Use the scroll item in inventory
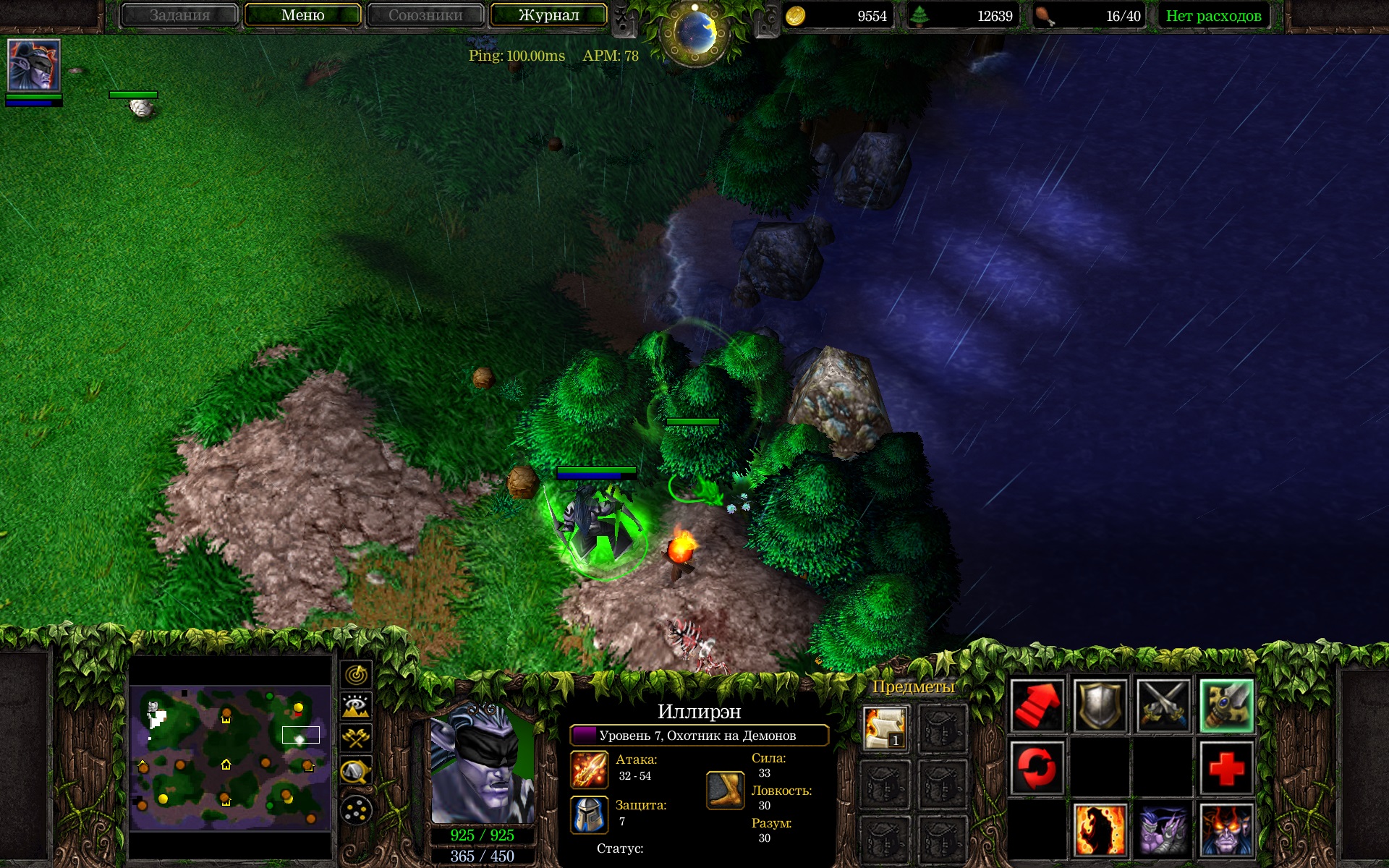Image resolution: width=1389 pixels, height=868 pixels. click(x=885, y=728)
